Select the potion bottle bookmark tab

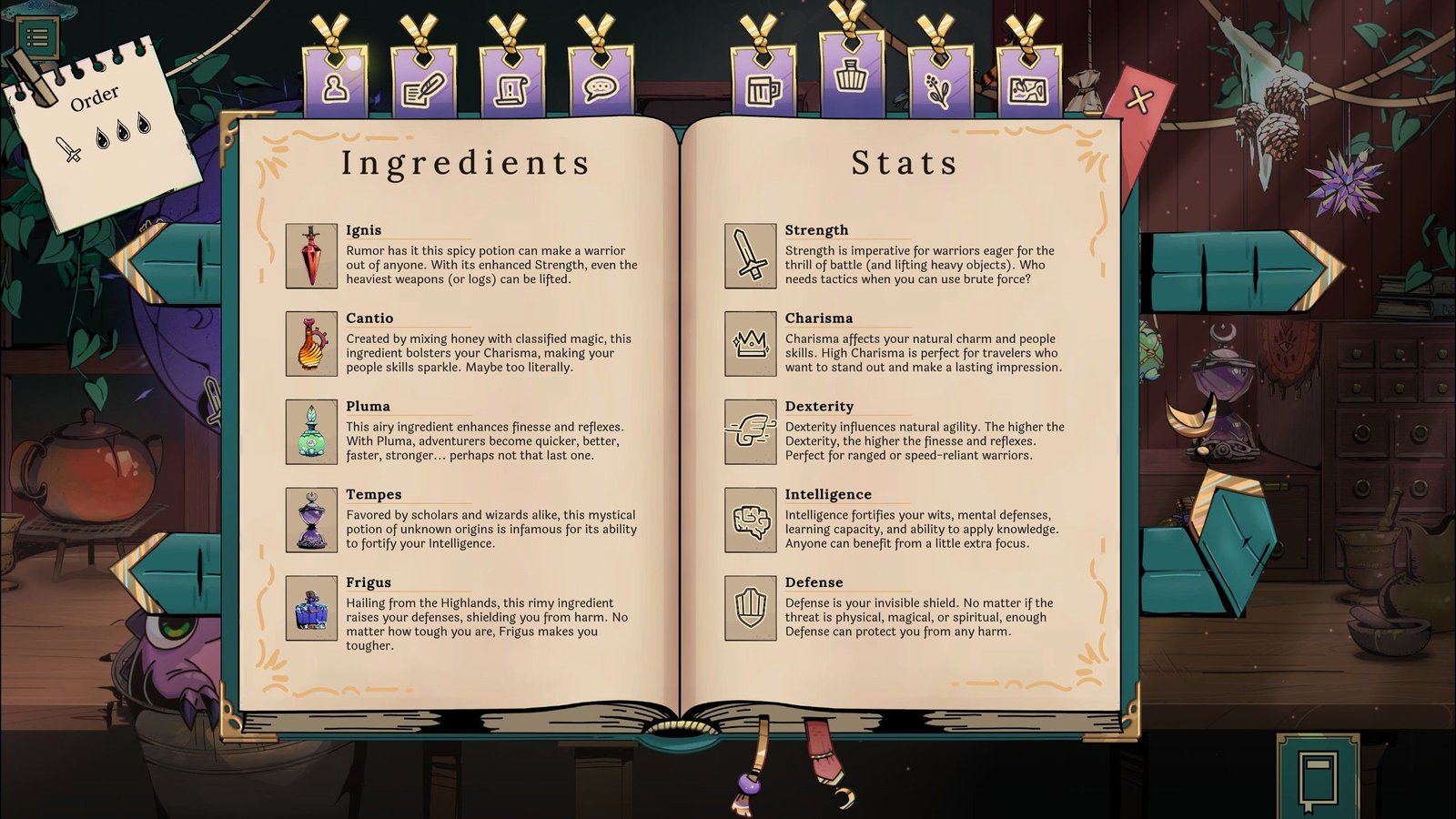point(851,75)
